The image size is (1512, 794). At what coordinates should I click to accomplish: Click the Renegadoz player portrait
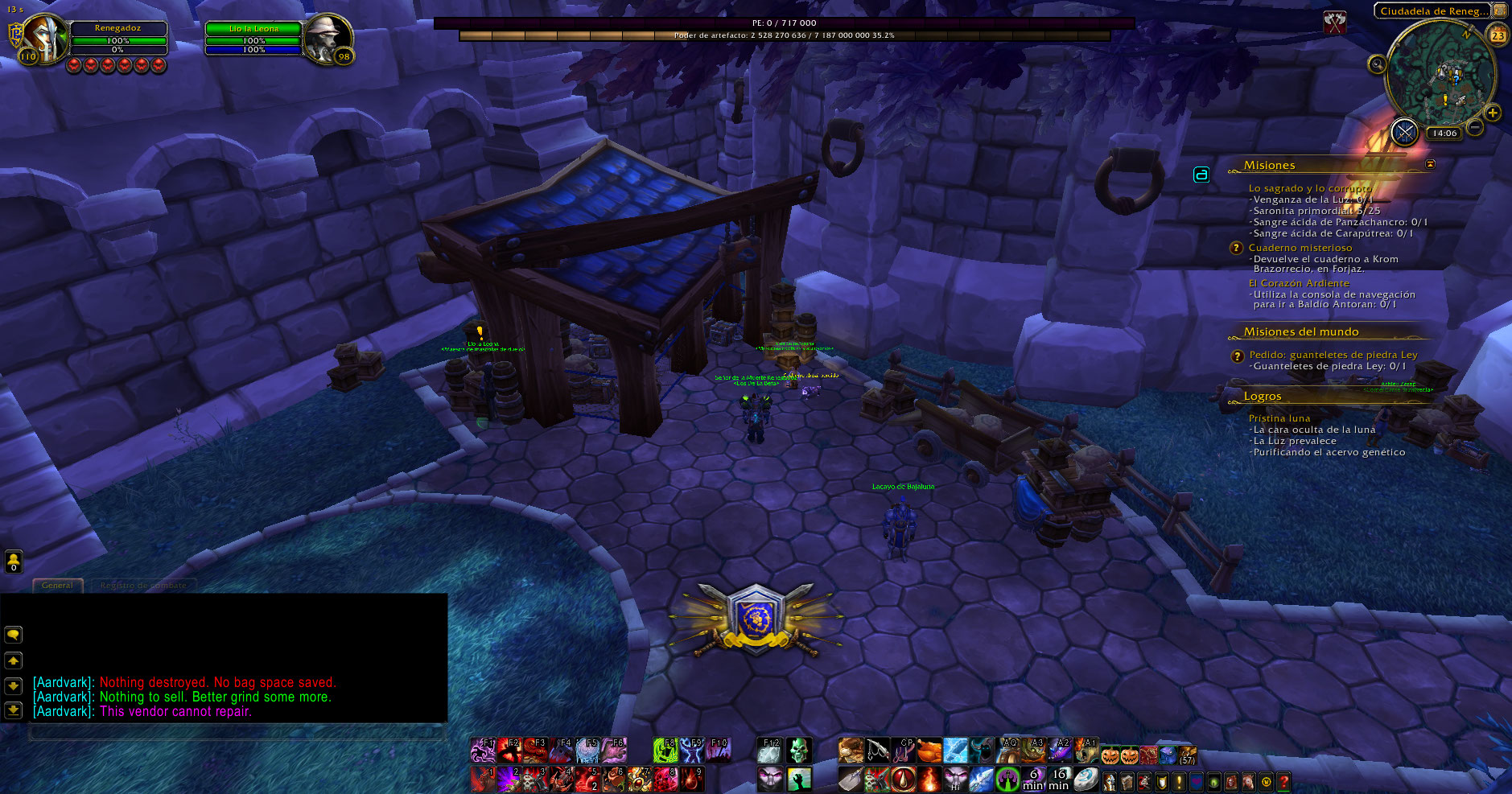[x=45, y=39]
